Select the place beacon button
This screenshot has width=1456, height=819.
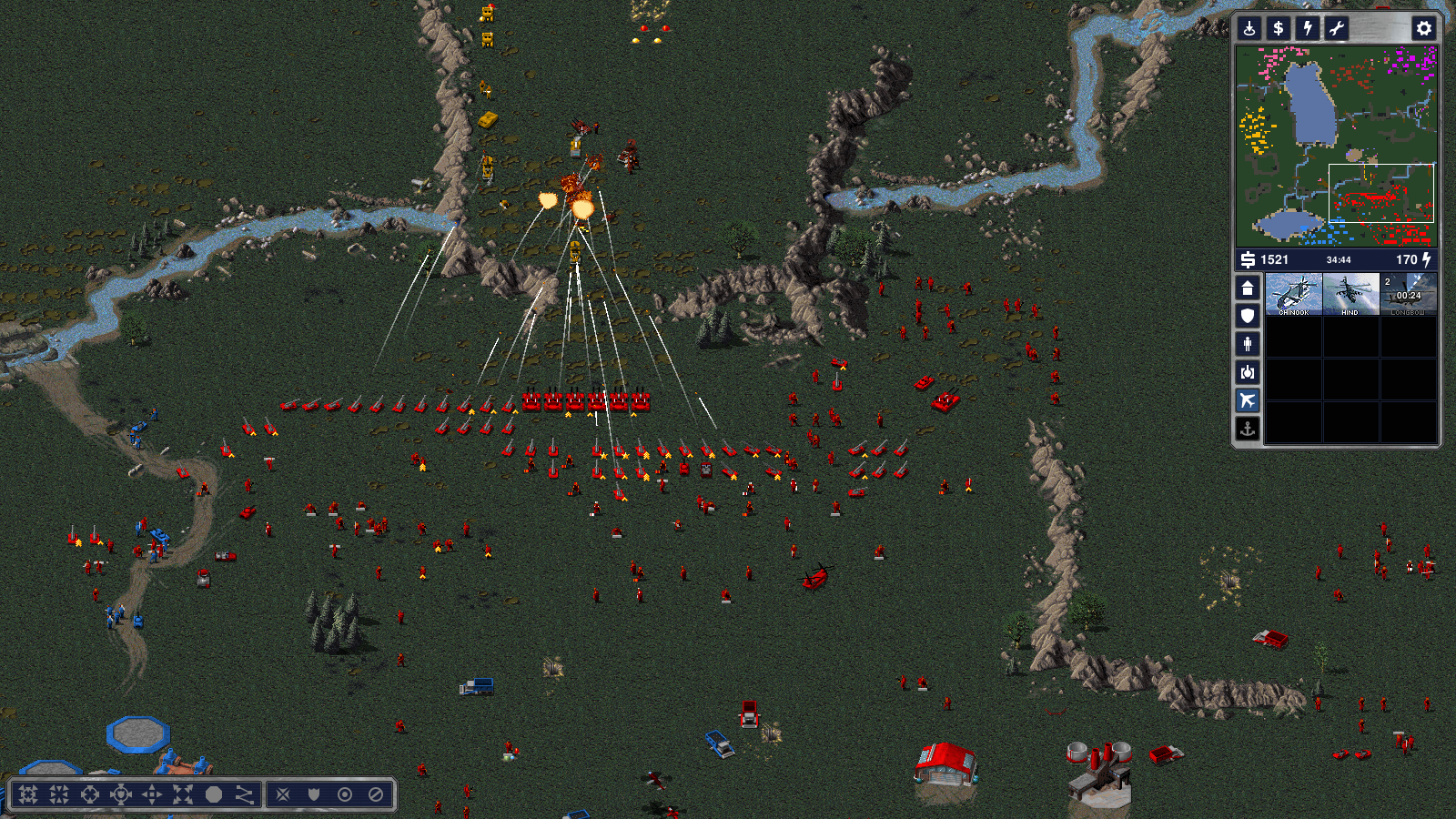(x=1249, y=28)
